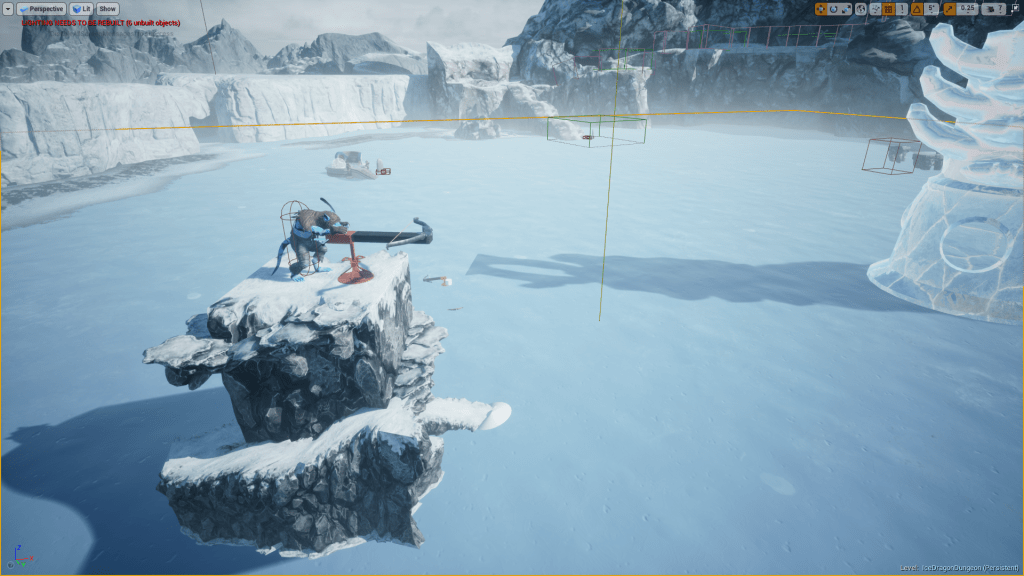Change the 5° rotation snap value
Viewport: 1024px width, 576px height.
[x=932, y=8]
